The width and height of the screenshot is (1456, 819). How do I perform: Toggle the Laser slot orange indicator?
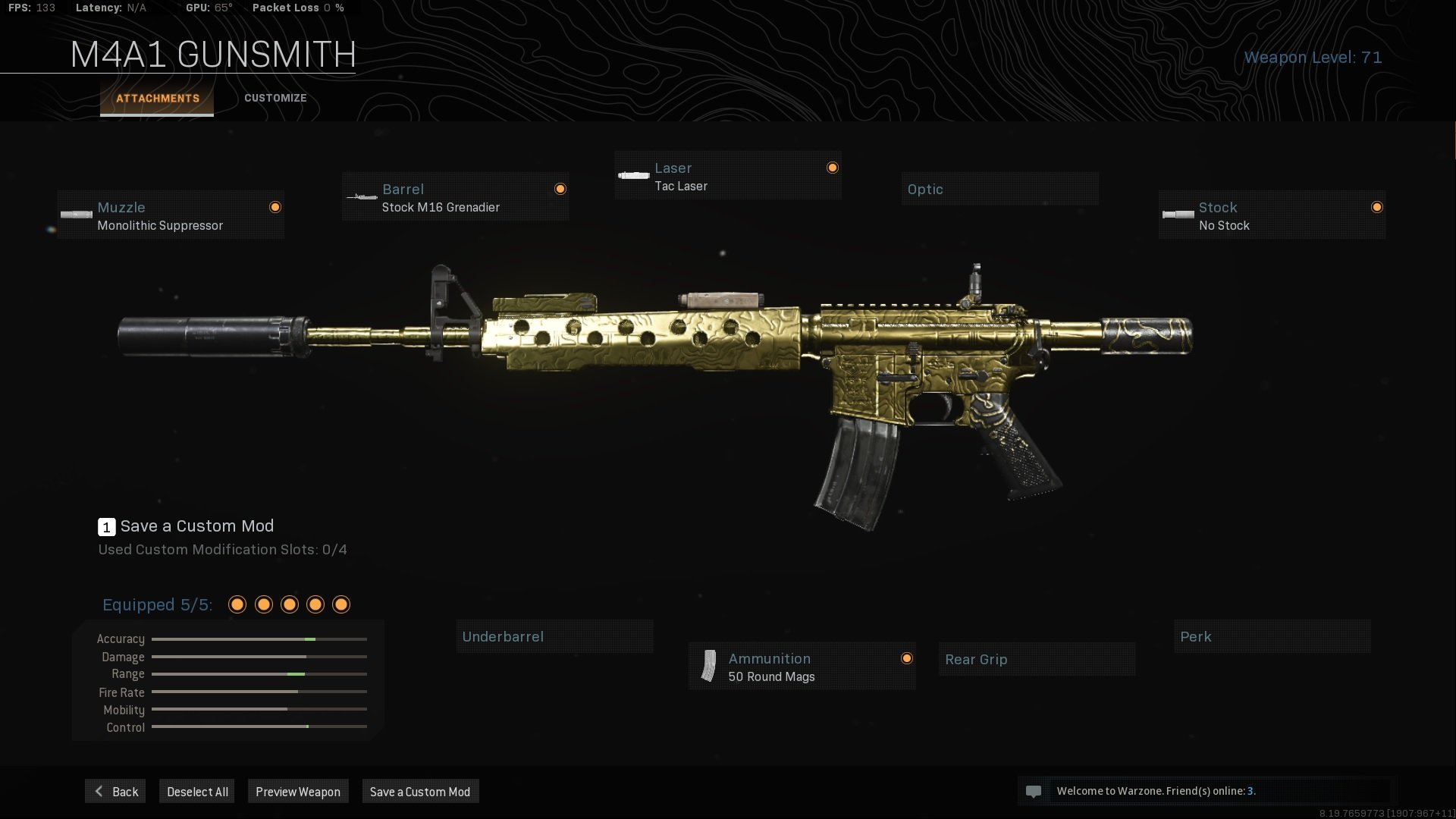(832, 168)
